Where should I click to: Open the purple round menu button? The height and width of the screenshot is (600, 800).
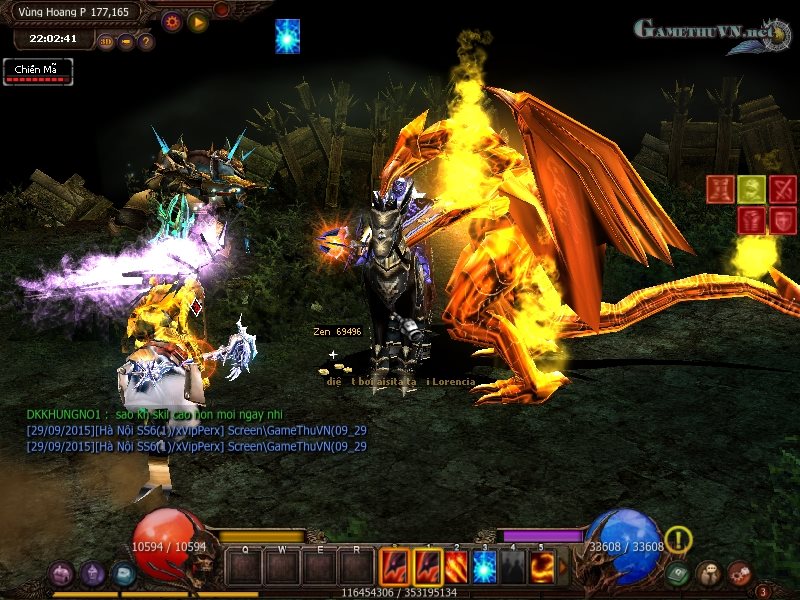click(x=93, y=574)
